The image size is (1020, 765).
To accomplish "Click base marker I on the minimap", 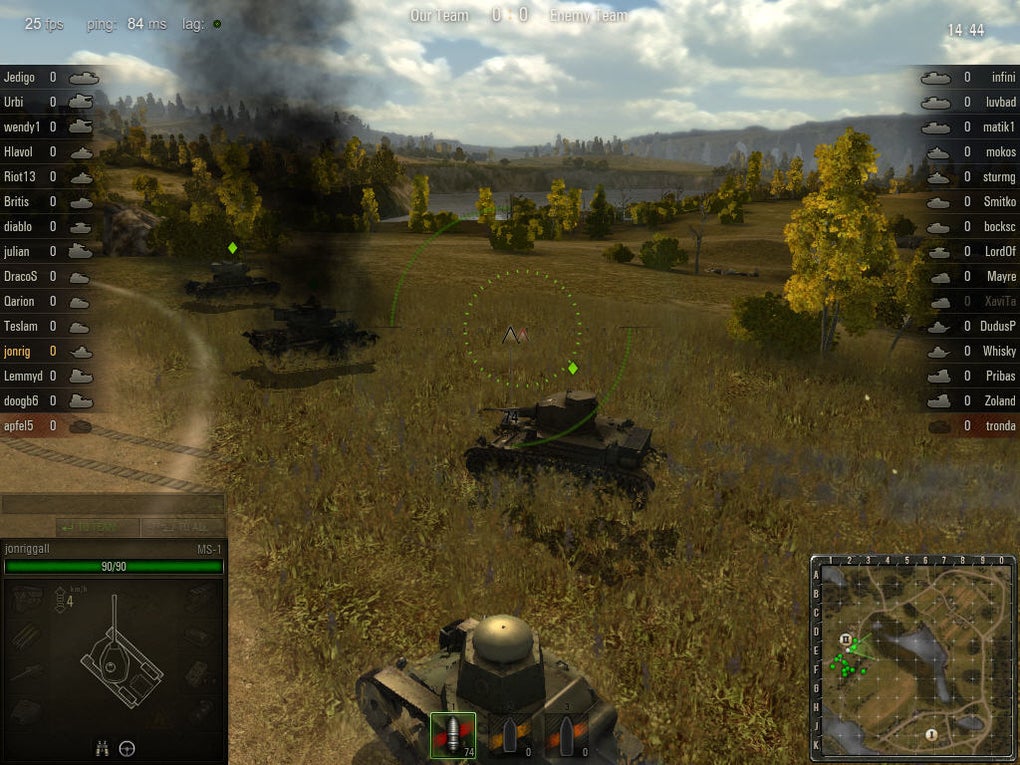I will point(931,735).
